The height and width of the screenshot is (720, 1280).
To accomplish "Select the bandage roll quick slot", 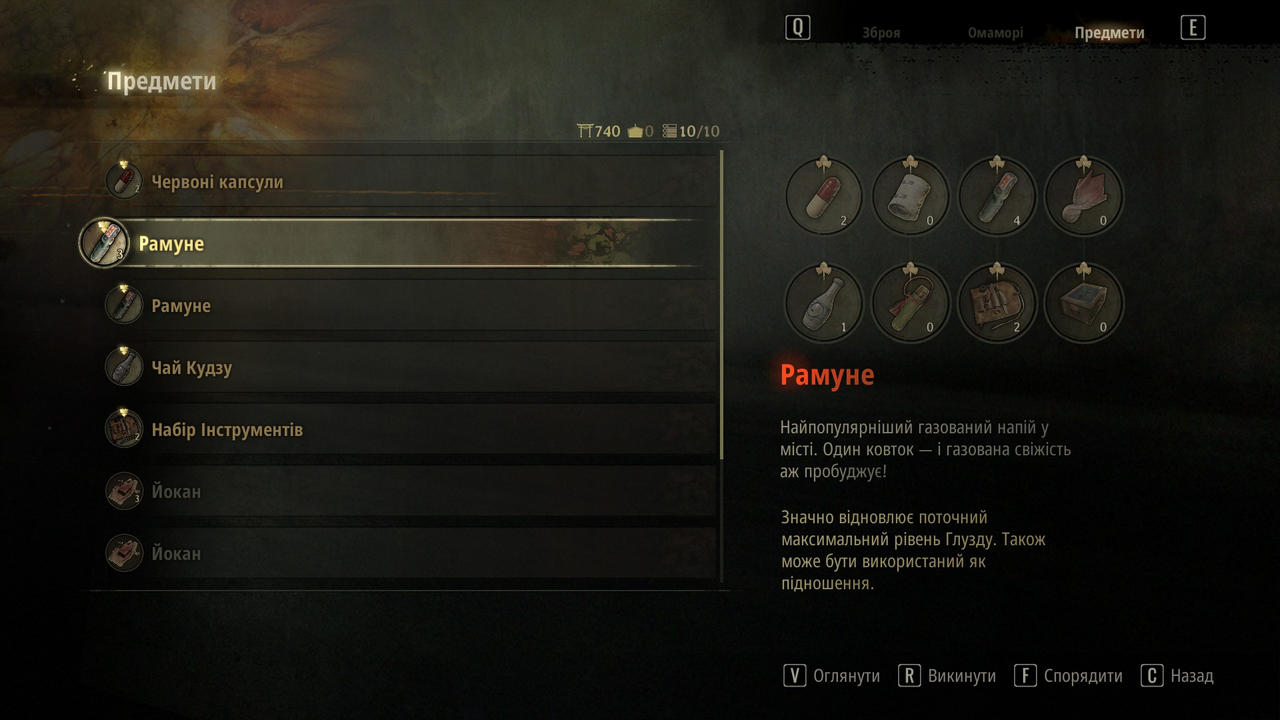I will pyautogui.click(x=910, y=197).
